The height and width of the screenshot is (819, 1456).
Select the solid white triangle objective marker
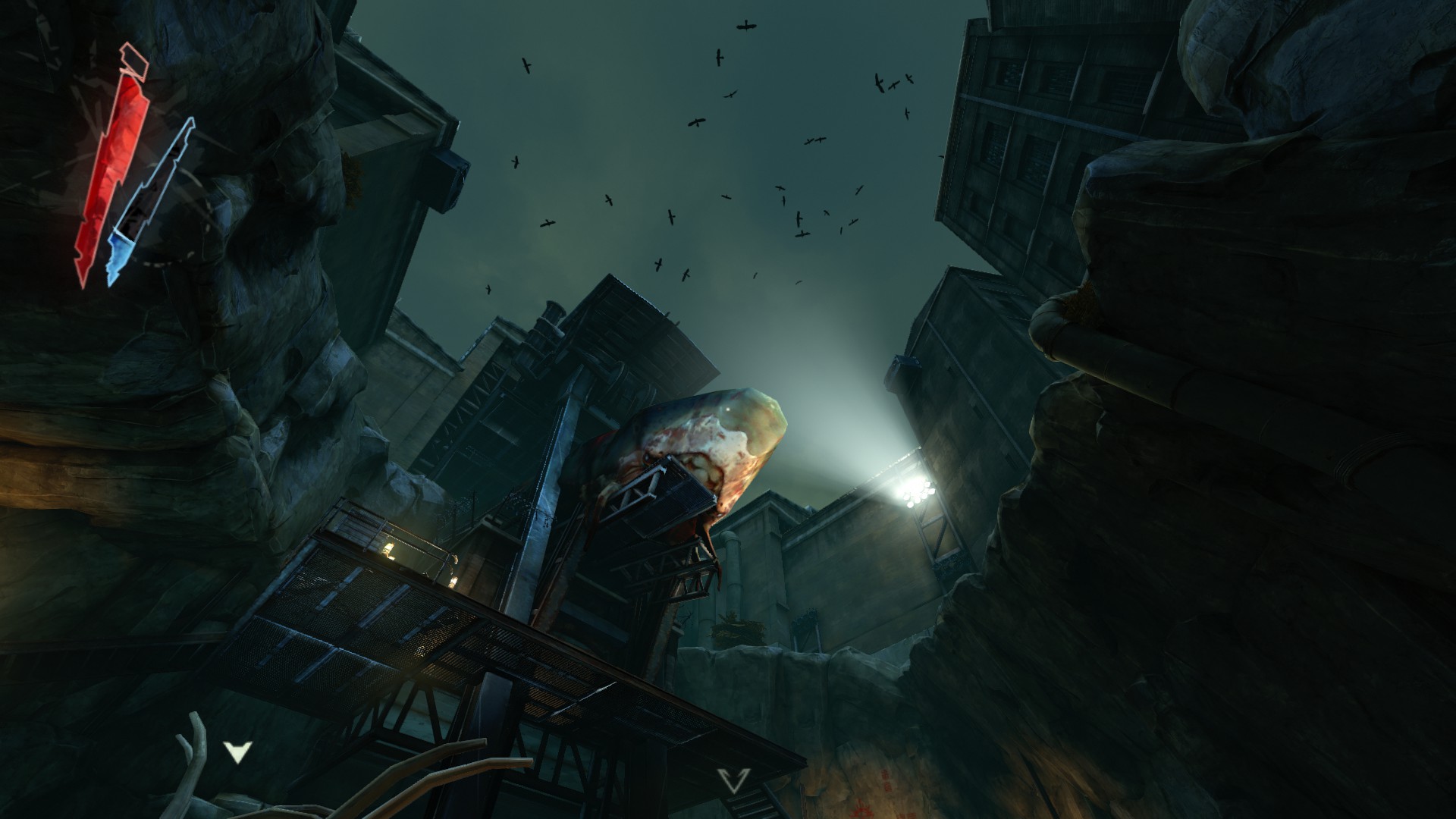point(237,752)
